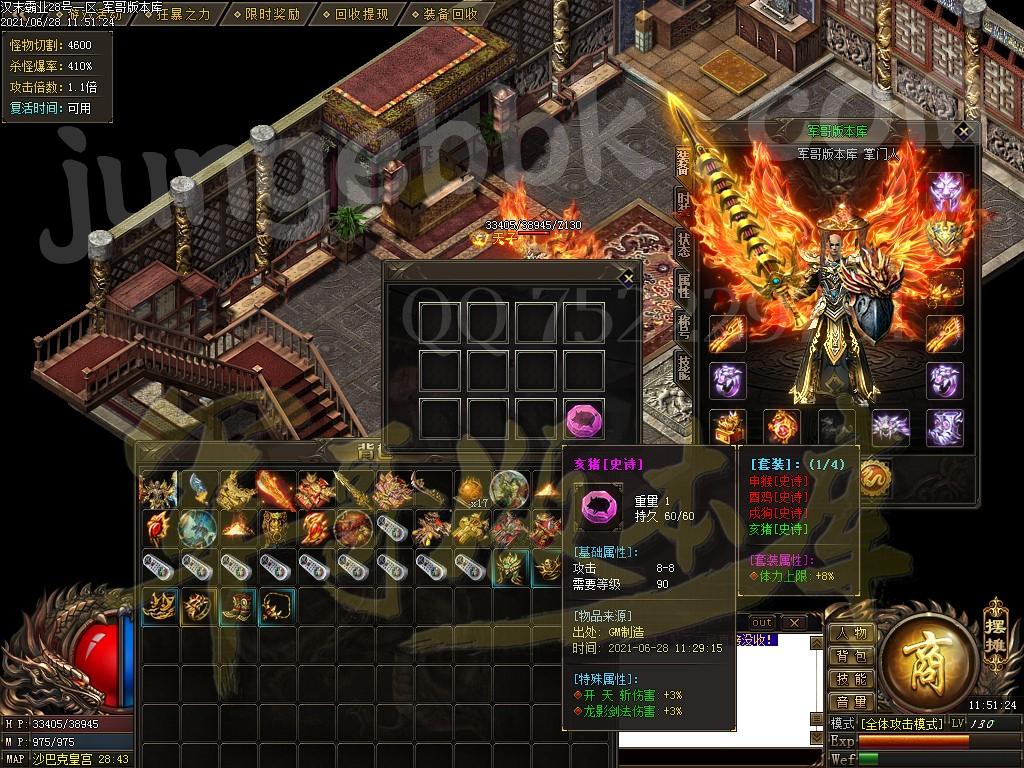Close the character equipment panel
The height and width of the screenshot is (768, 1024).
pyautogui.click(x=963, y=130)
